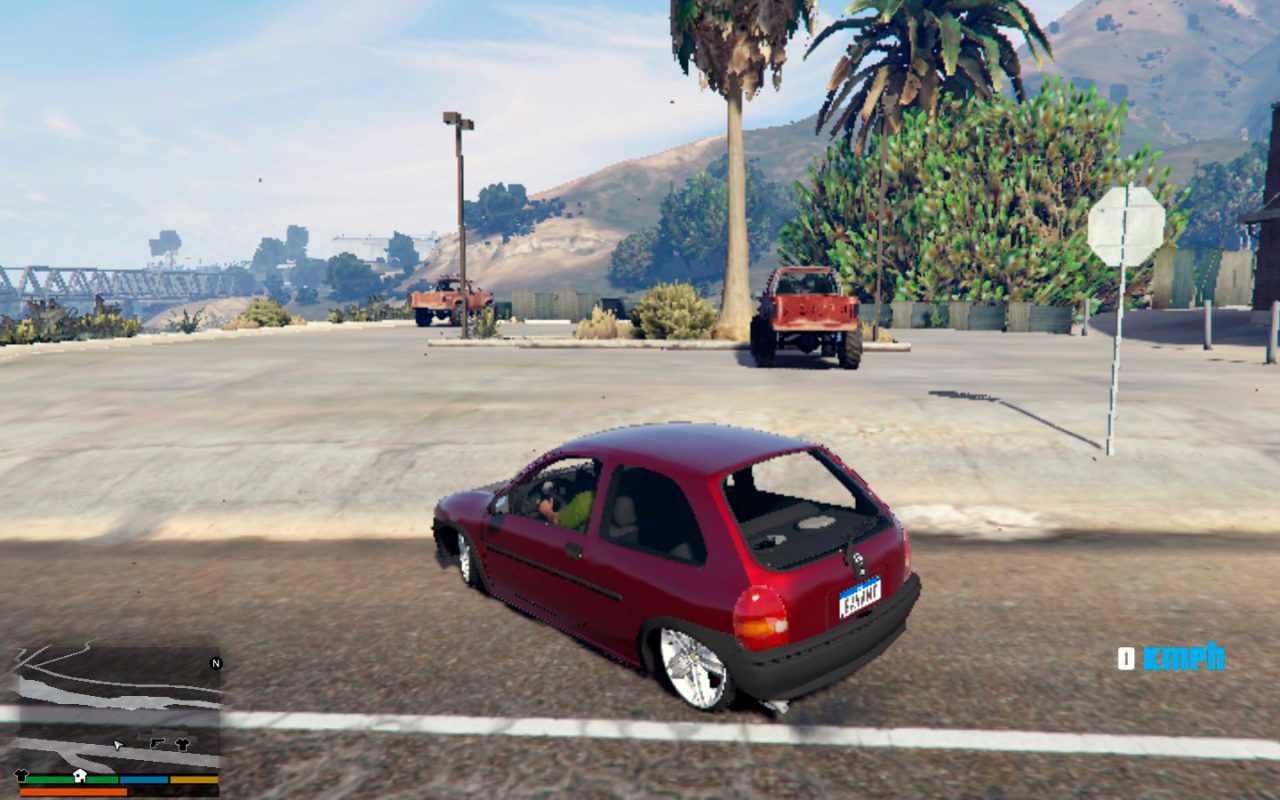Click the t-shirt icon at minimap's bottom-left
This screenshot has height=800, width=1280.
[x=20, y=774]
